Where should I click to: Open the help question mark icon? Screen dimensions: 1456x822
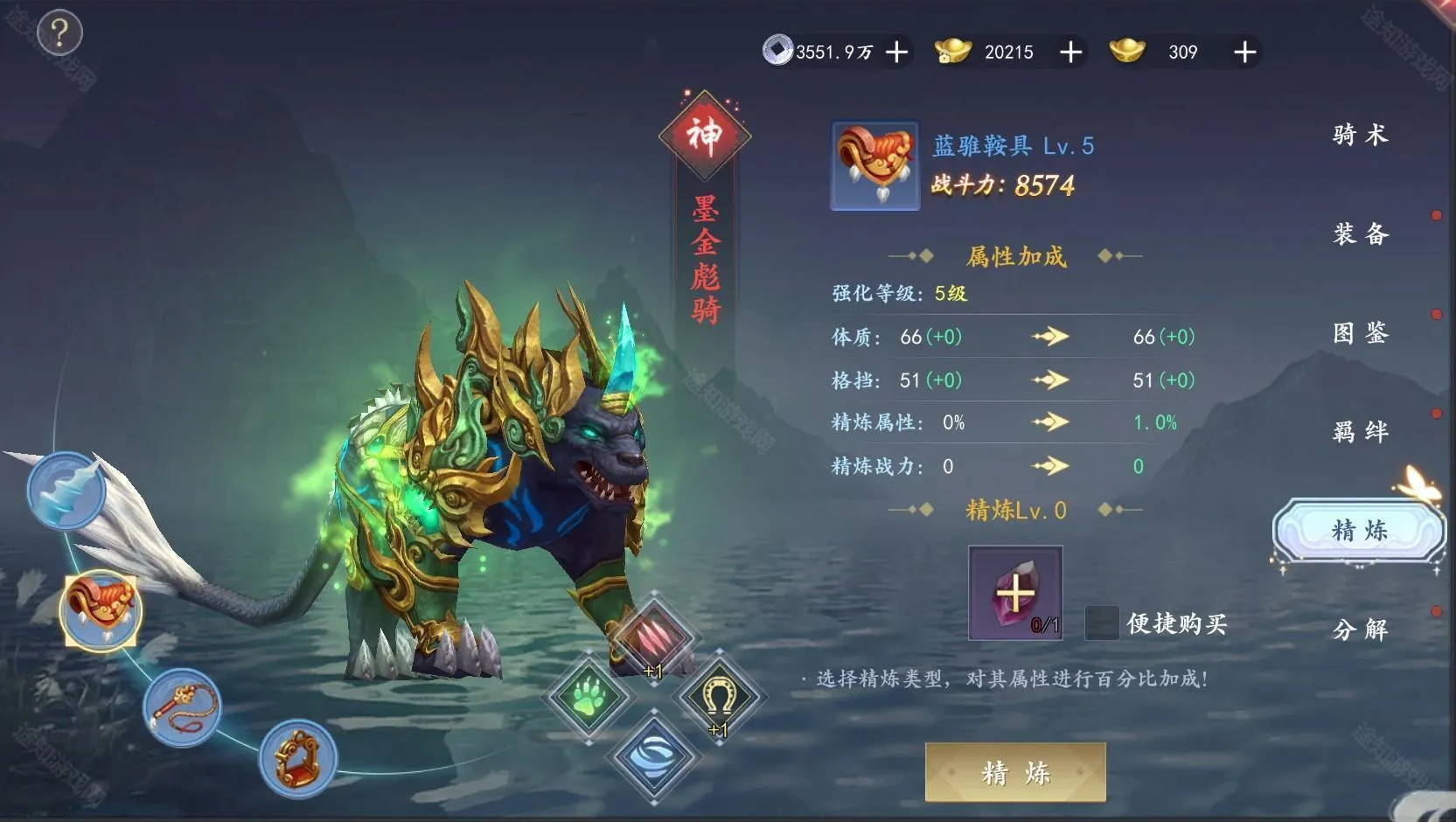click(x=58, y=31)
